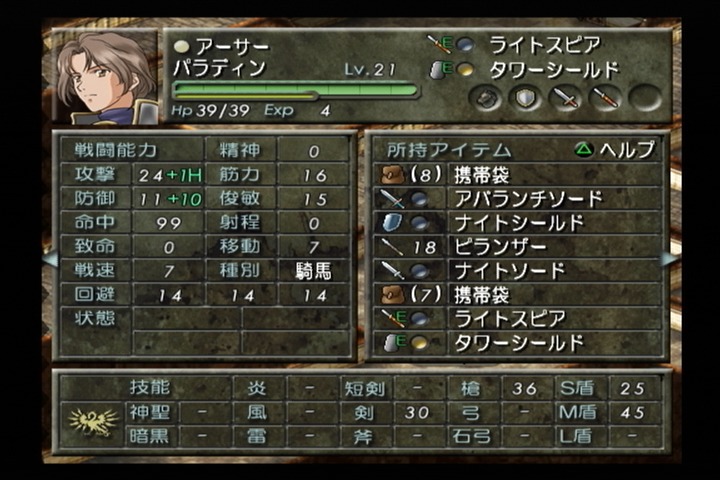Show the previous unit with left arrow

(48, 259)
